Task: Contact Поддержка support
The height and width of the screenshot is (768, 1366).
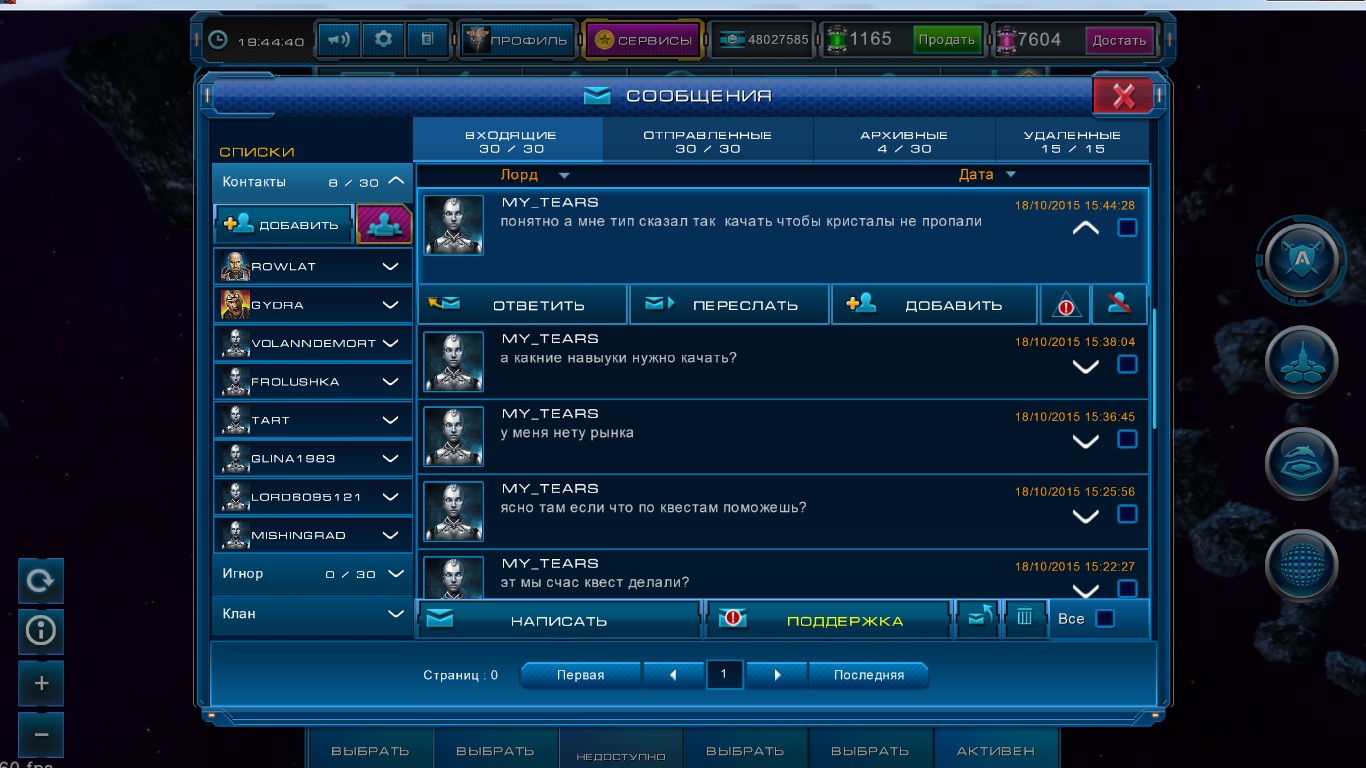Action: click(x=828, y=620)
